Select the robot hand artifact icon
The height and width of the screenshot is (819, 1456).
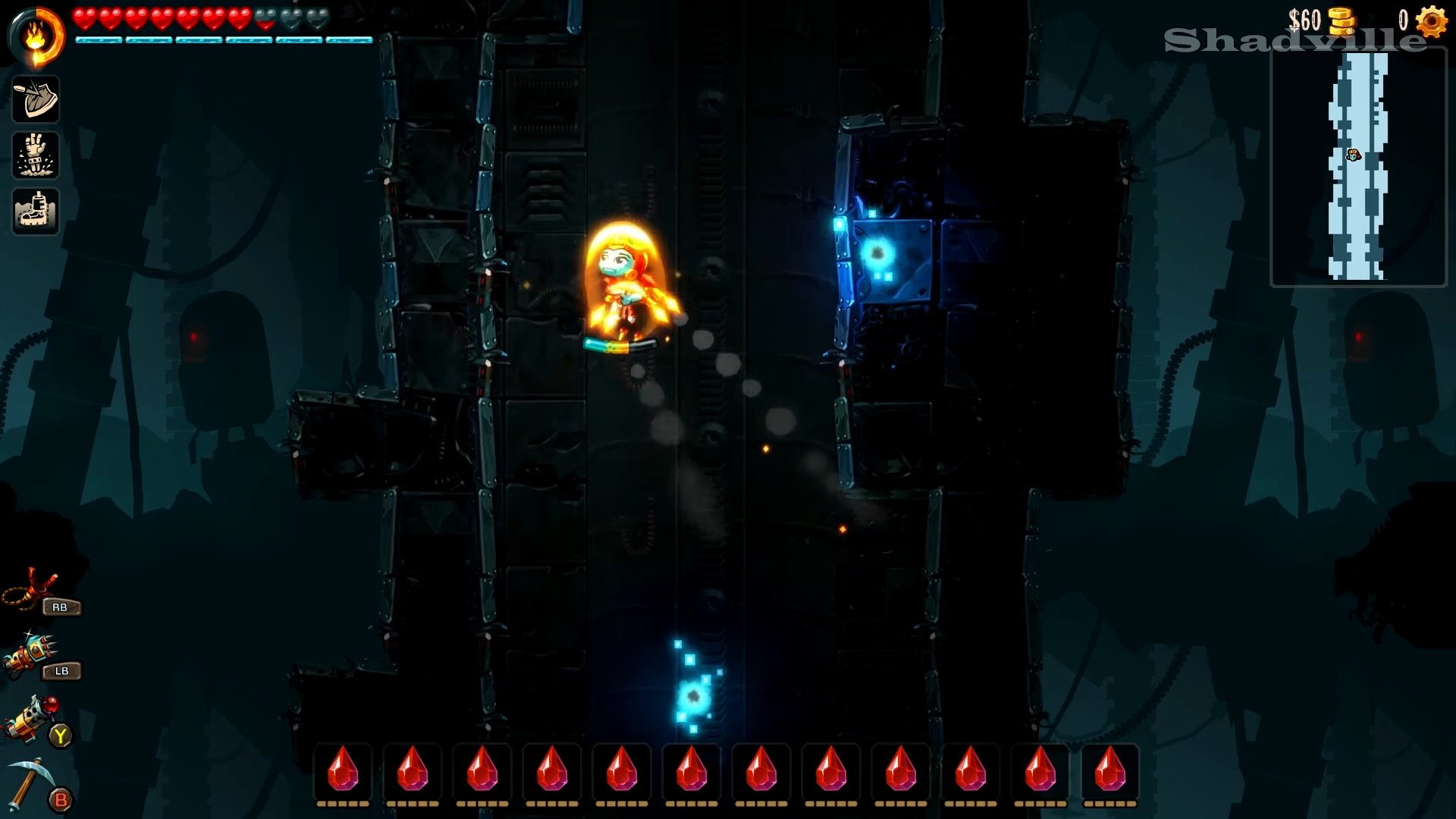pyautogui.click(x=36, y=155)
